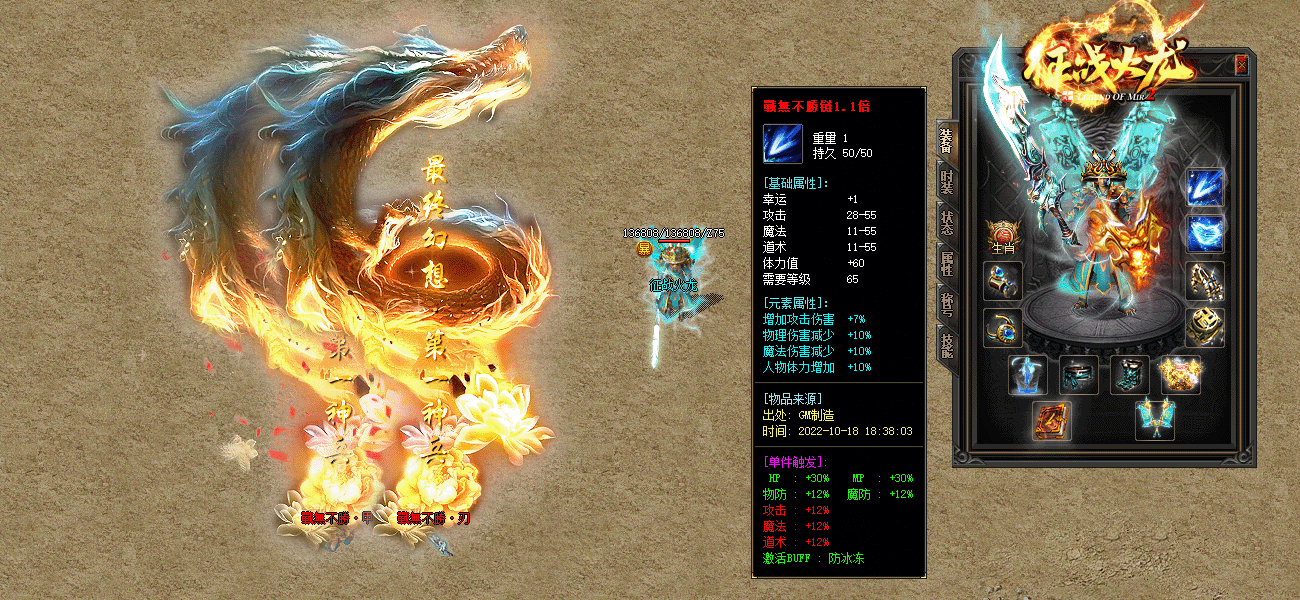Open the 时装 fashion tab

pos(946,182)
